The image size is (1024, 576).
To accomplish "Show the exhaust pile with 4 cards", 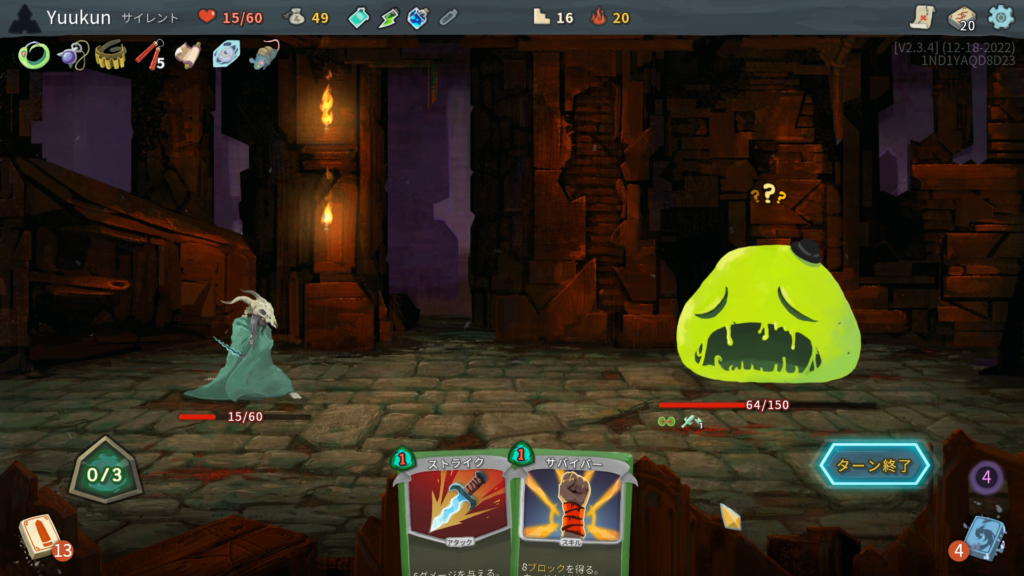I will [x=986, y=477].
